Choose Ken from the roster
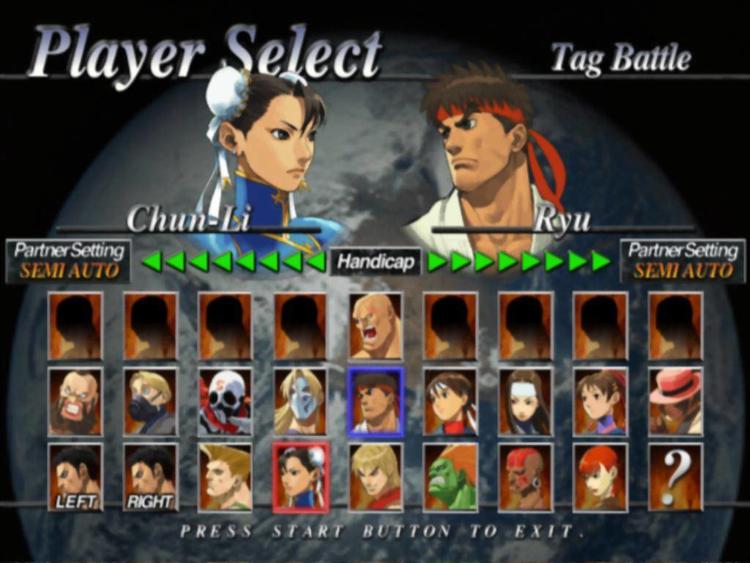Viewport: 750px width, 563px height. tap(375, 476)
